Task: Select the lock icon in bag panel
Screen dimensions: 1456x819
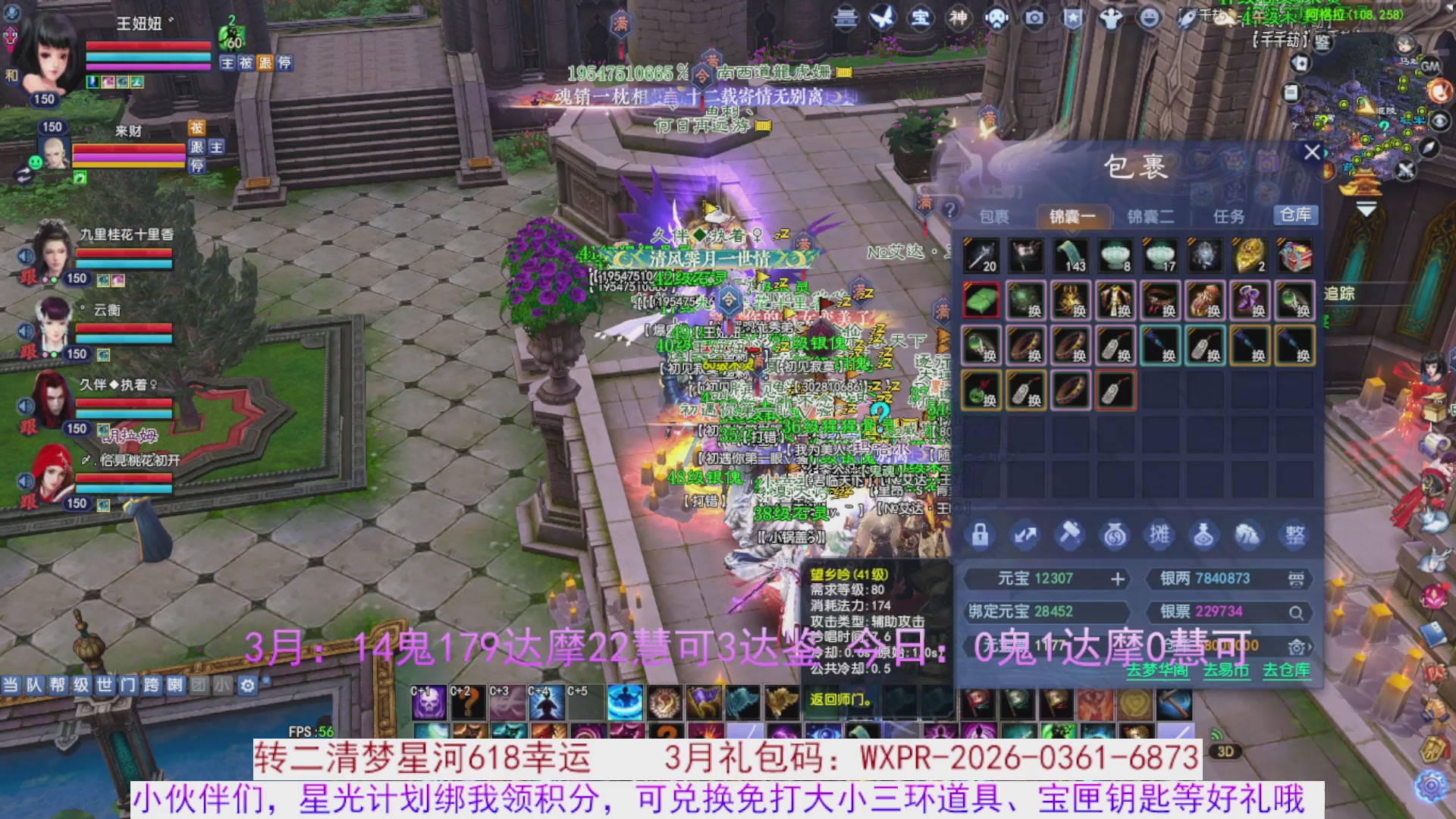Action: click(980, 535)
